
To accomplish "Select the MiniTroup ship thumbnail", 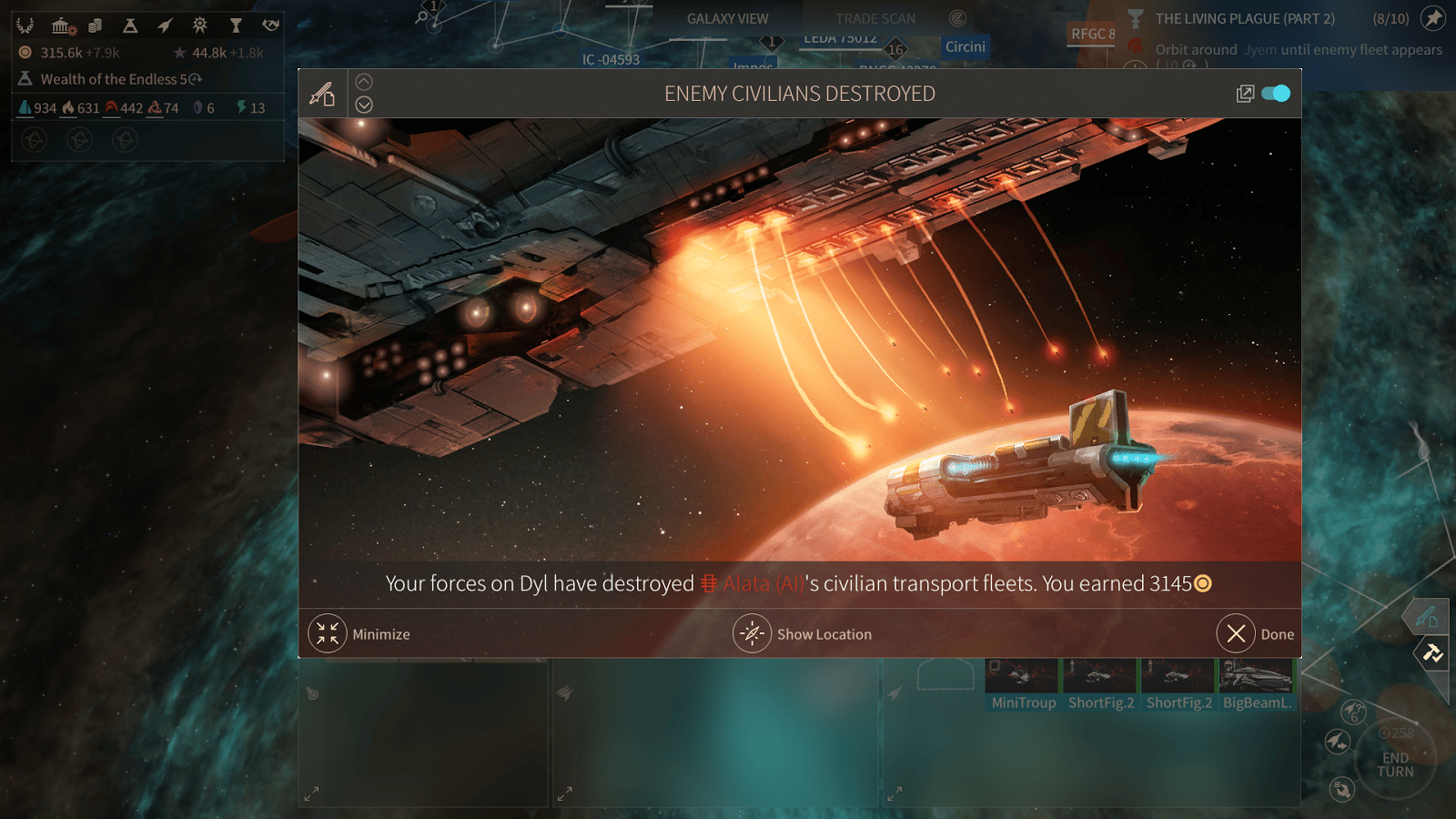I will [x=1023, y=684].
